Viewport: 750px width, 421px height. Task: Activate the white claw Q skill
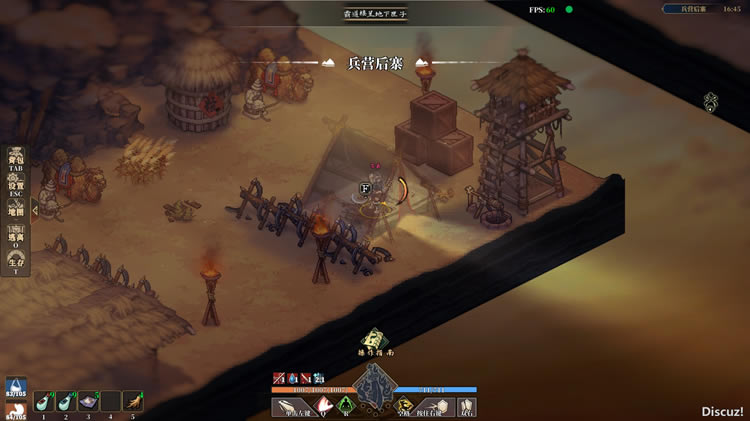point(326,406)
